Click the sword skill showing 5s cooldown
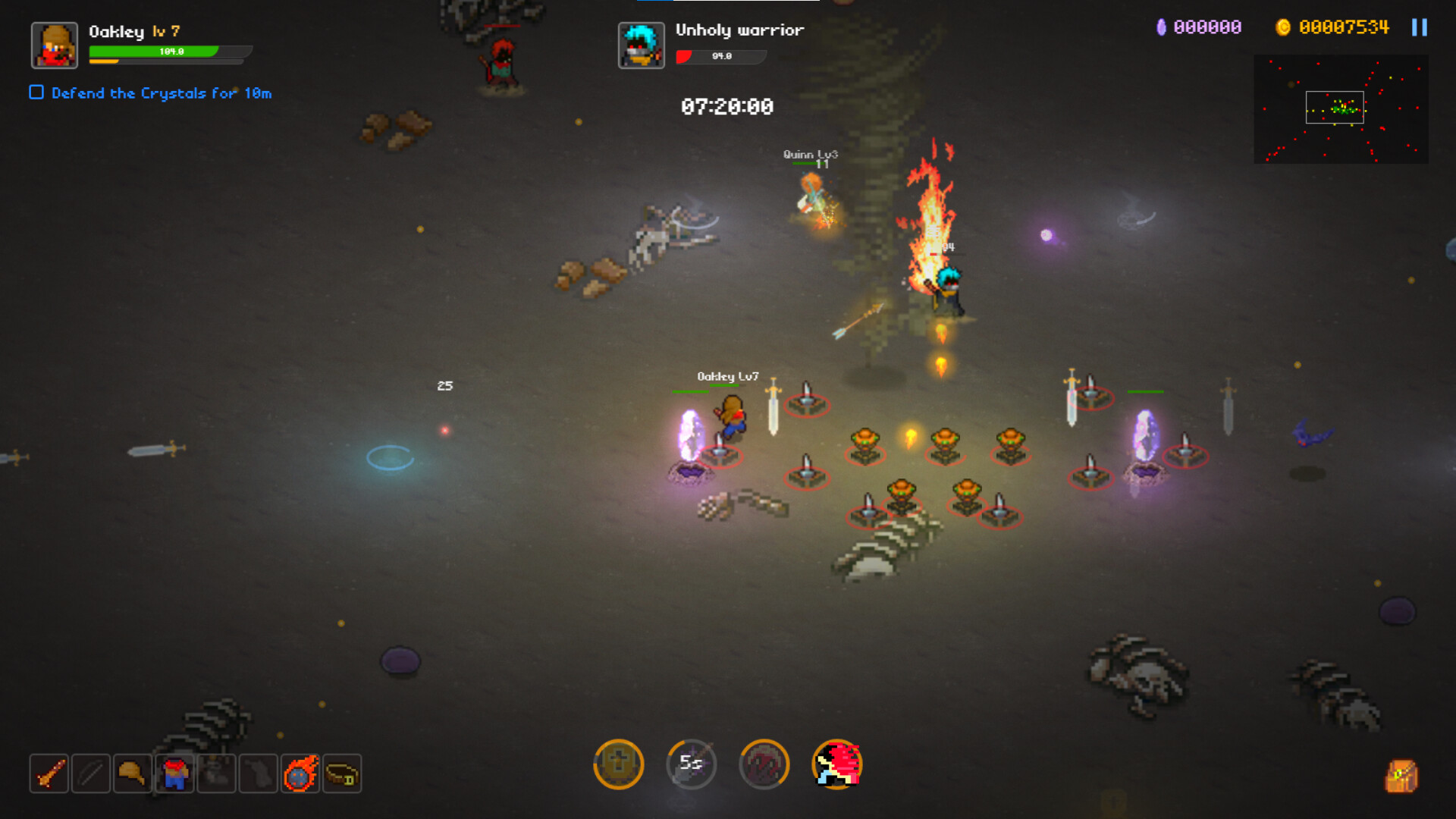The height and width of the screenshot is (819, 1456). (x=691, y=765)
